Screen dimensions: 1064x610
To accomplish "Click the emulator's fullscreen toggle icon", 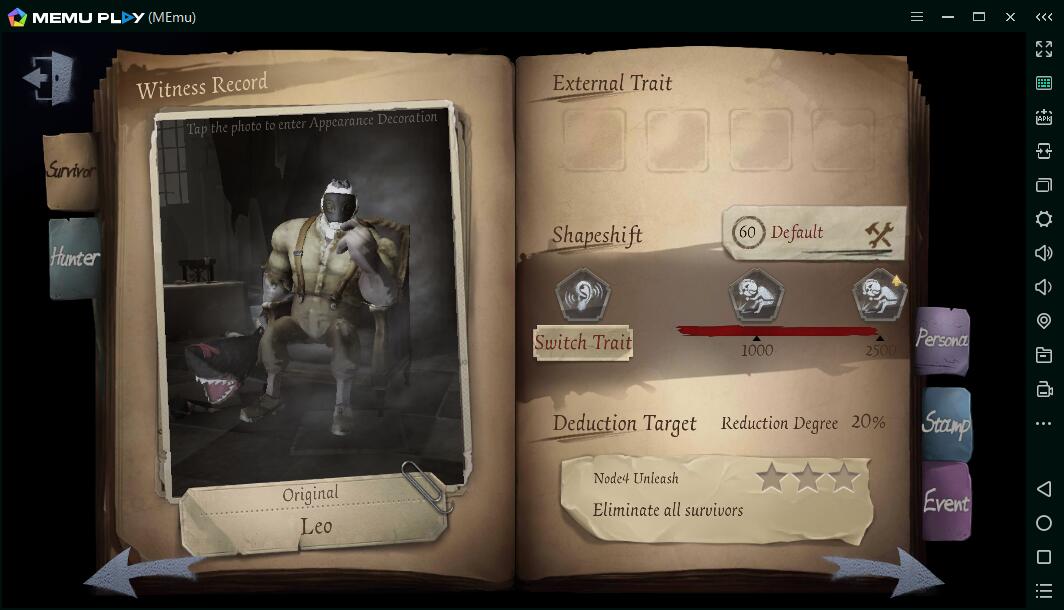I will 1044,49.
